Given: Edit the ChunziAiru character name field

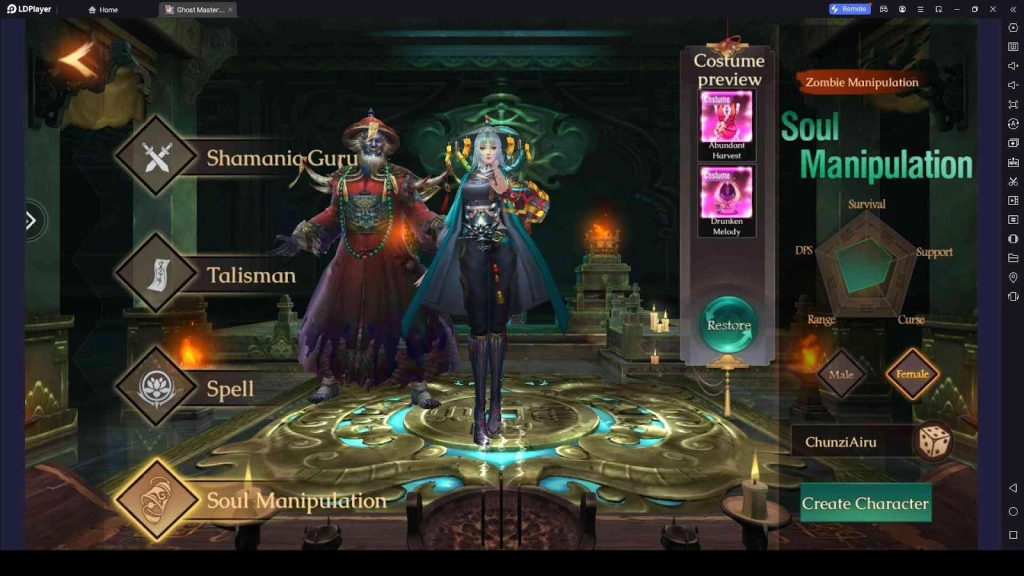Looking at the screenshot, I should pos(850,441).
